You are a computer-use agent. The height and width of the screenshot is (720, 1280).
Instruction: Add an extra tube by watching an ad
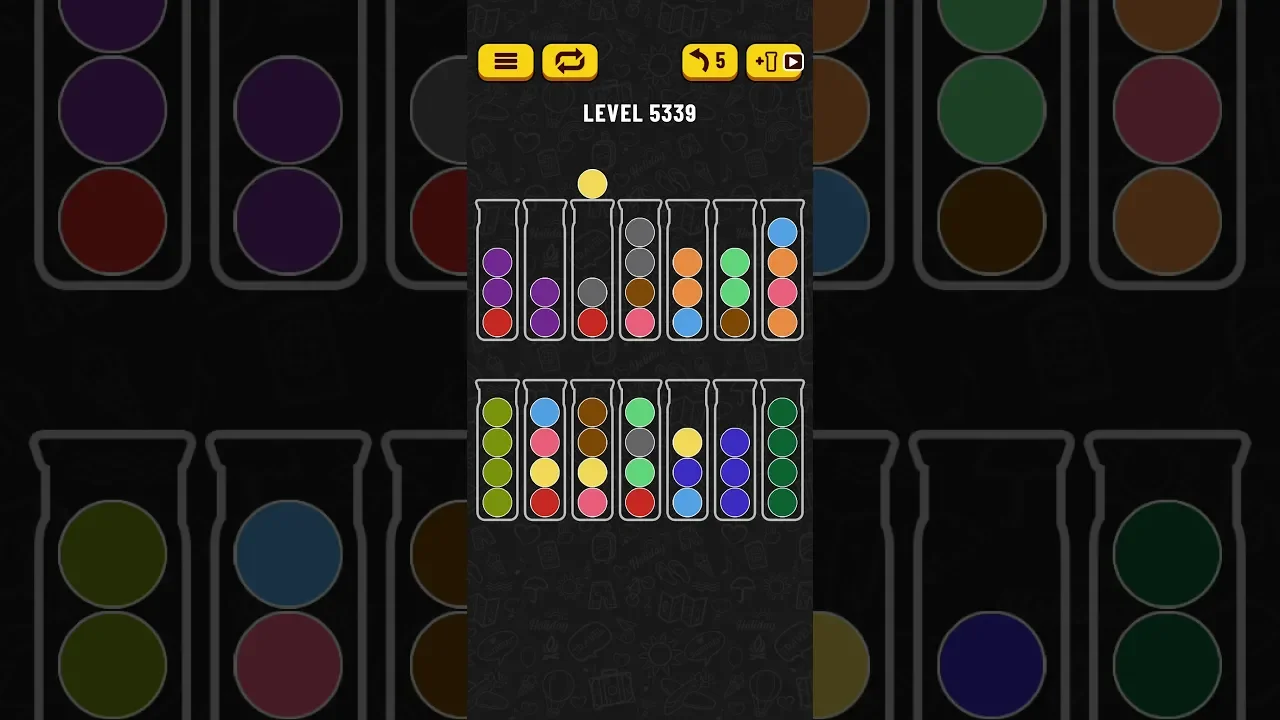[775, 62]
